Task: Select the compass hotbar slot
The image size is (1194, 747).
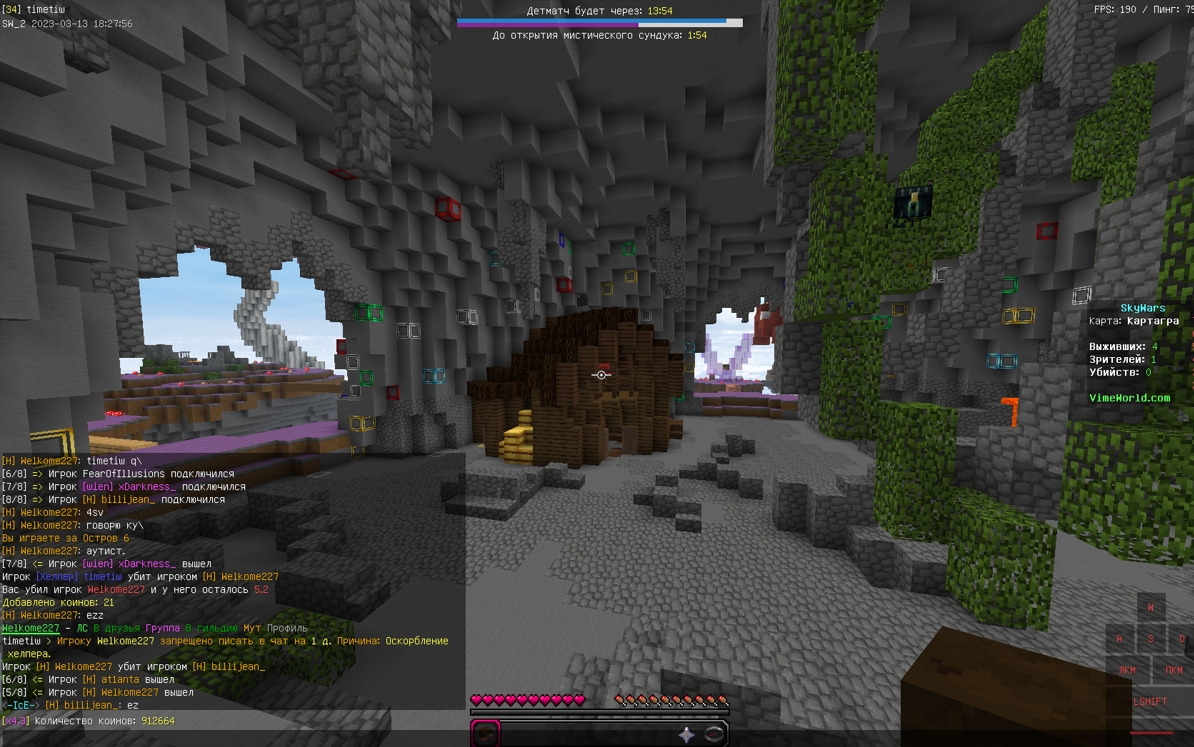Action: click(x=714, y=734)
